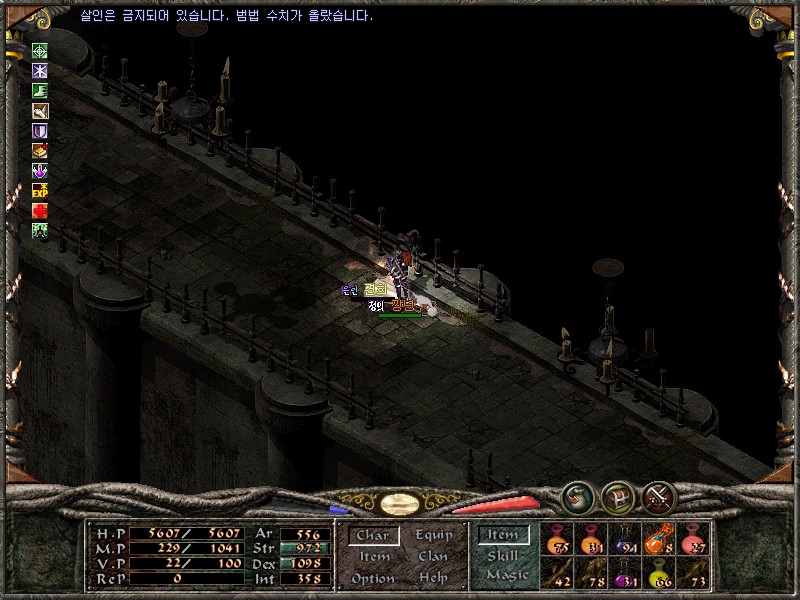800x600 pixels.
Task: Open the Equip panel
Action: pos(434,536)
